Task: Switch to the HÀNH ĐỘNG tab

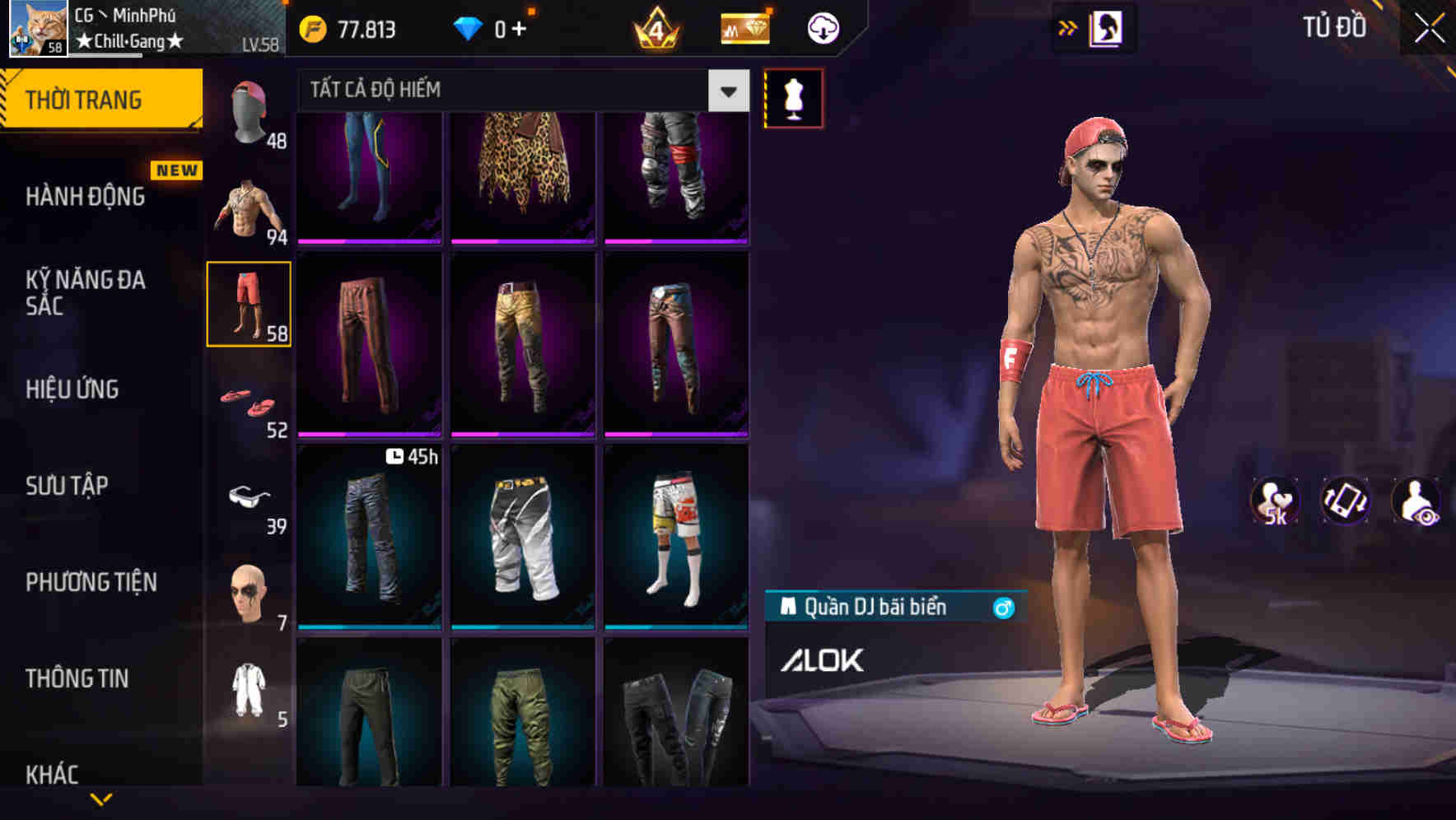Action: pos(85,198)
